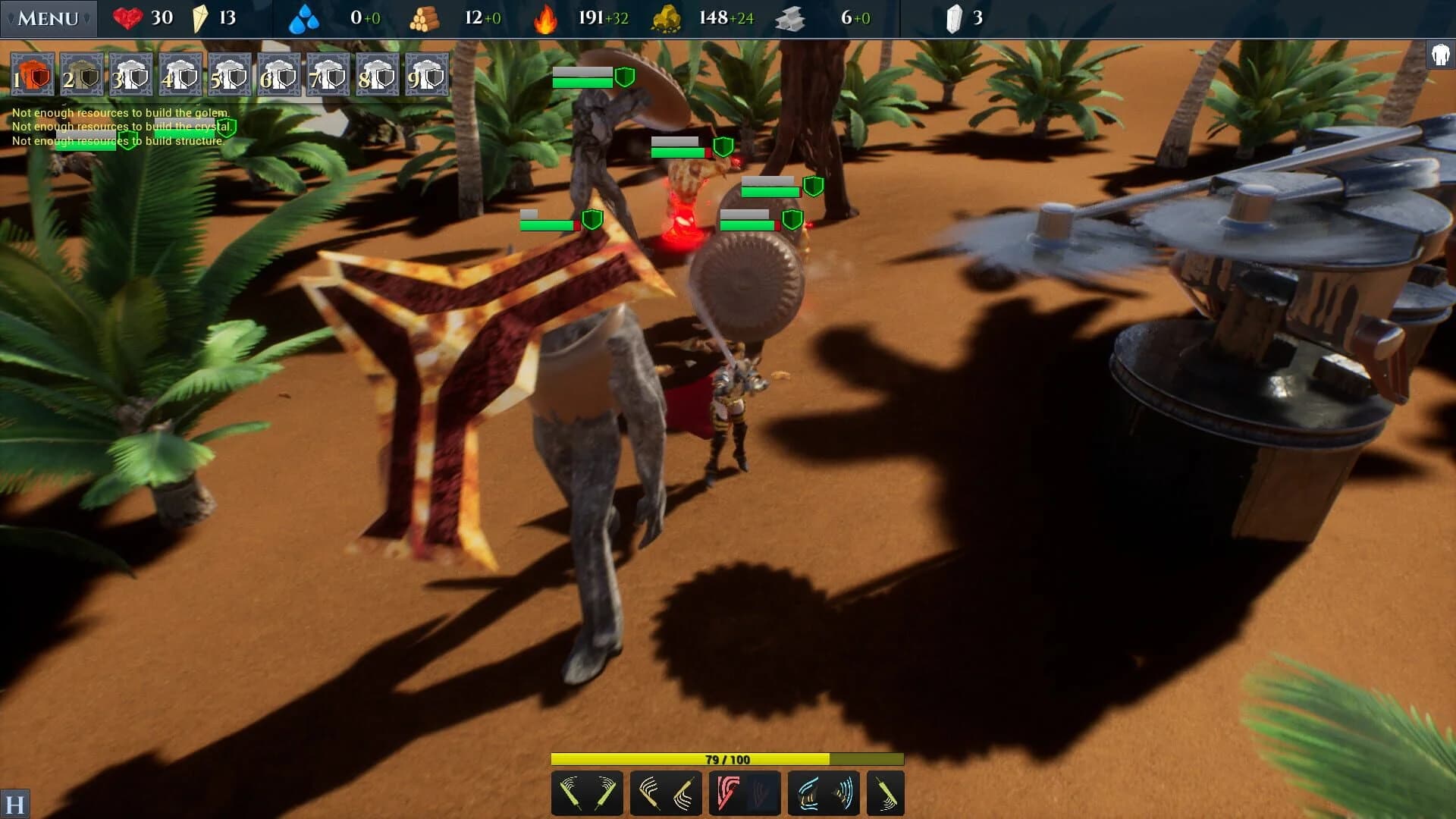Select the tan golem in hotbar slot 2
1456x819 pixels.
[x=80, y=75]
